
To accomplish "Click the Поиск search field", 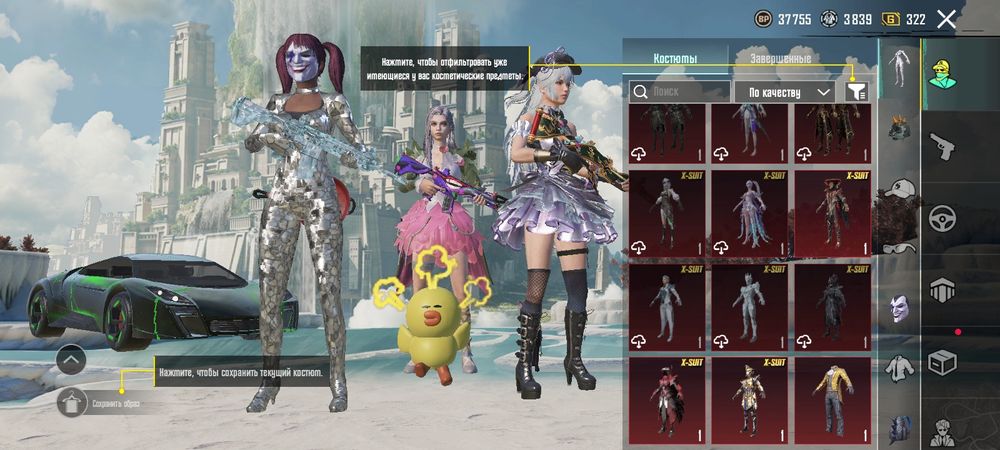I will pos(679,91).
